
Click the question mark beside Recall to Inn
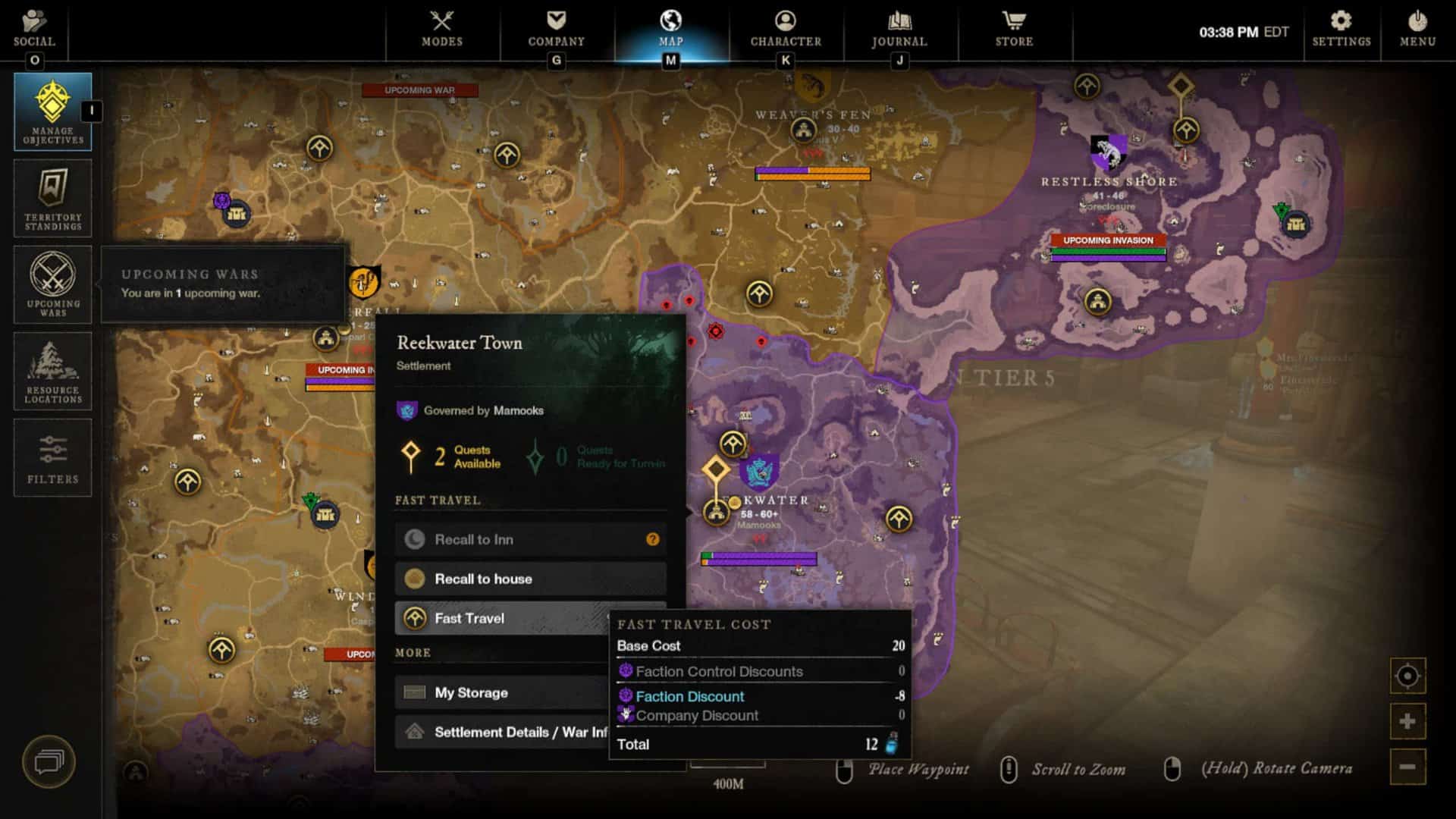[651, 539]
